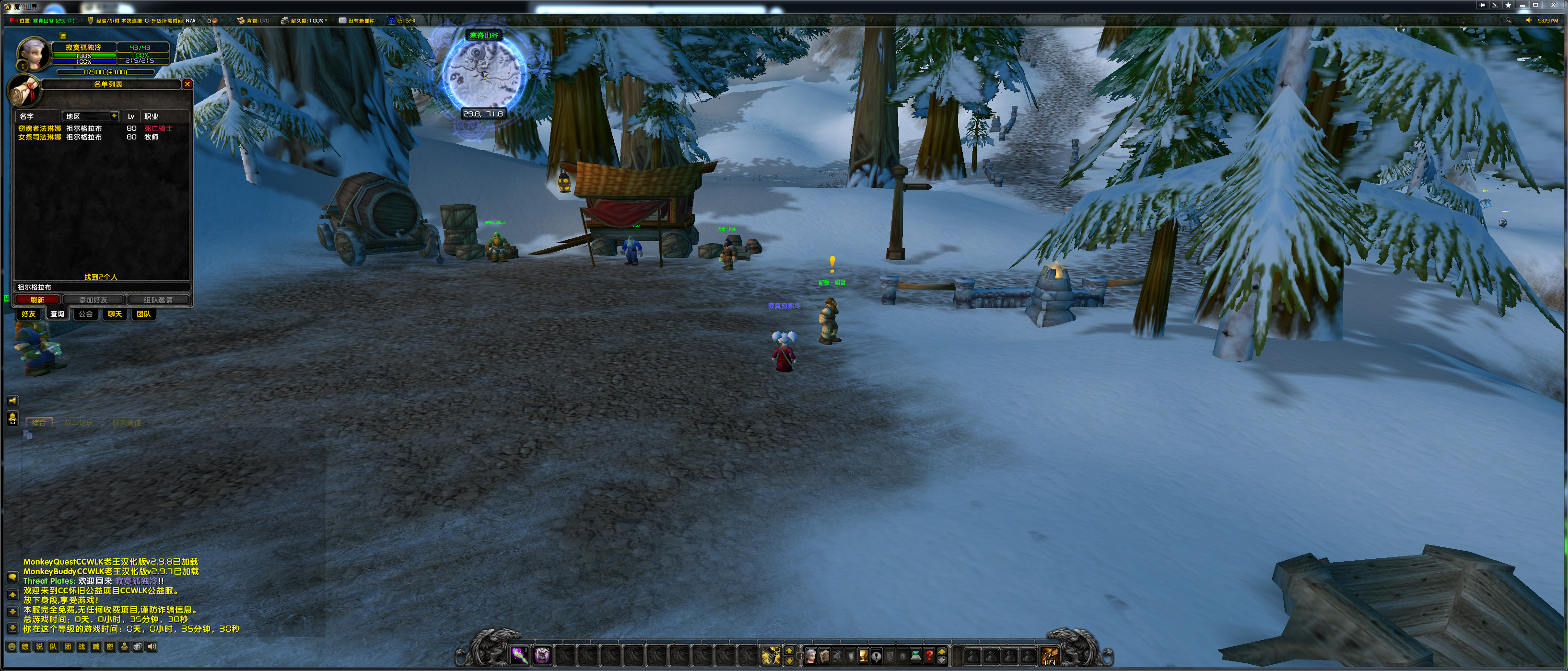Open the 聊天 chat tab
This screenshot has width=1568, height=671.
tap(115, 314)
